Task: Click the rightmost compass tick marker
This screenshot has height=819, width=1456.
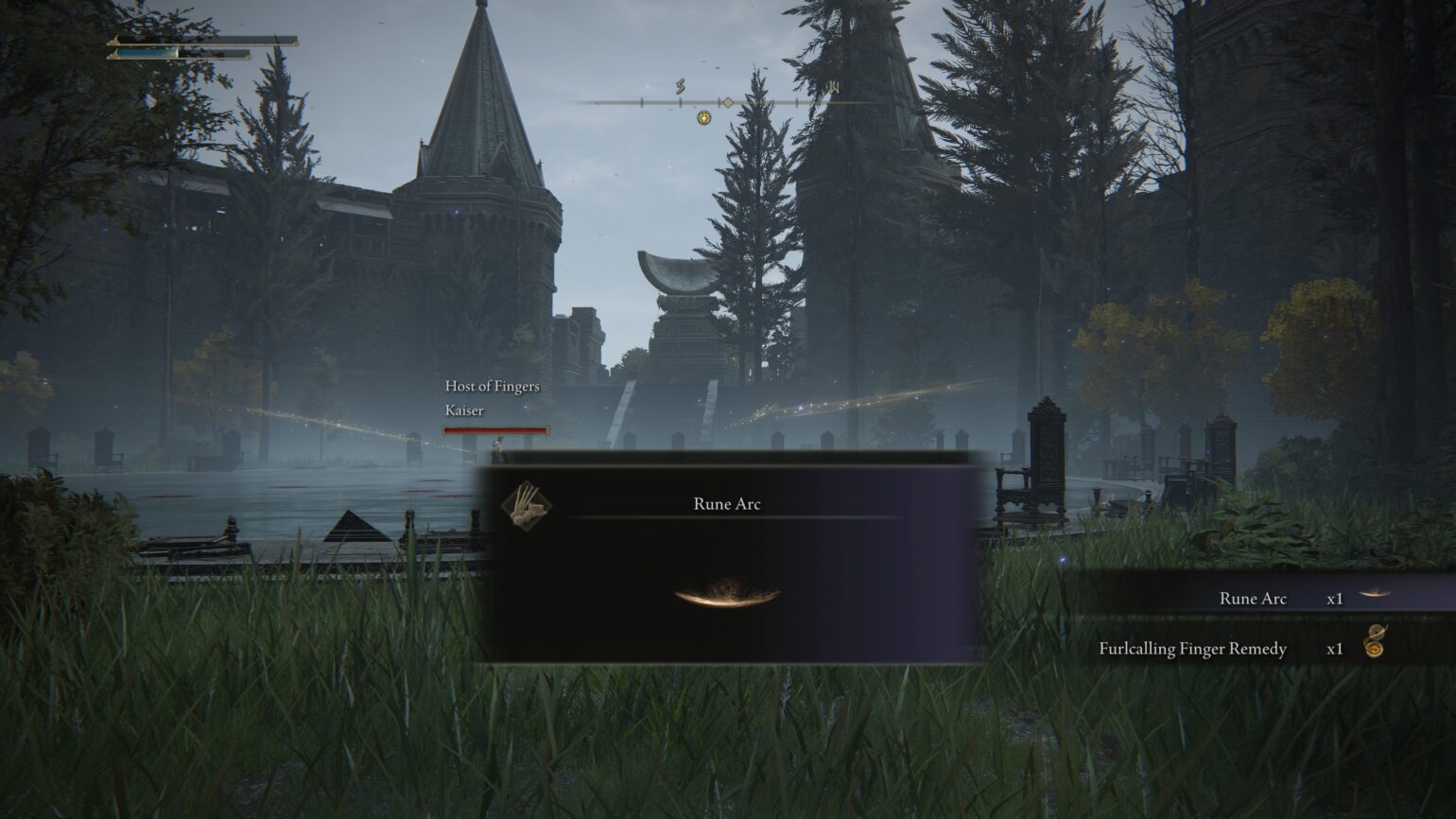Action: pos(835,102)
